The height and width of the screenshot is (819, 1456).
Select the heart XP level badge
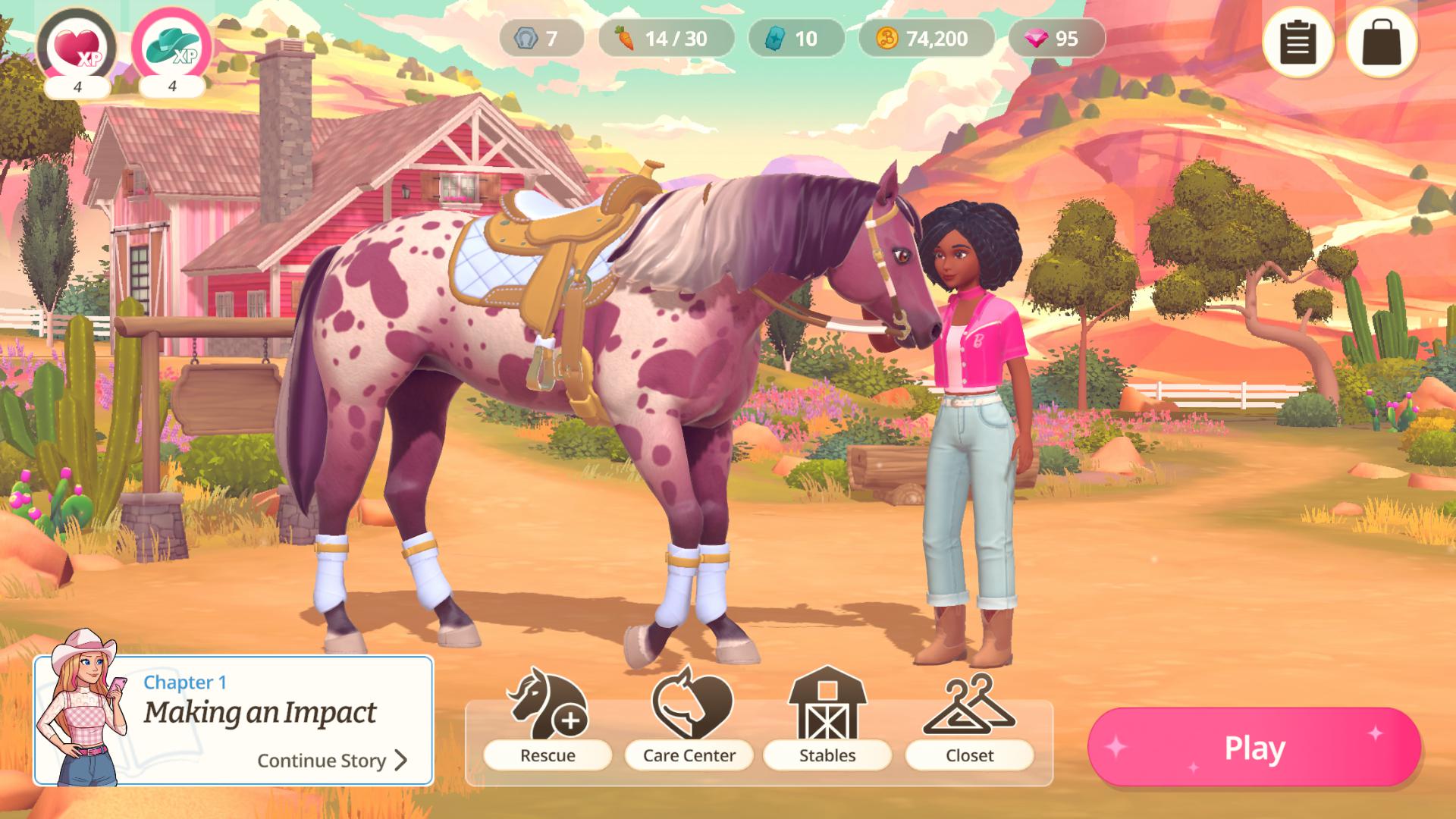pyautogui.click(x=77, y=47)
